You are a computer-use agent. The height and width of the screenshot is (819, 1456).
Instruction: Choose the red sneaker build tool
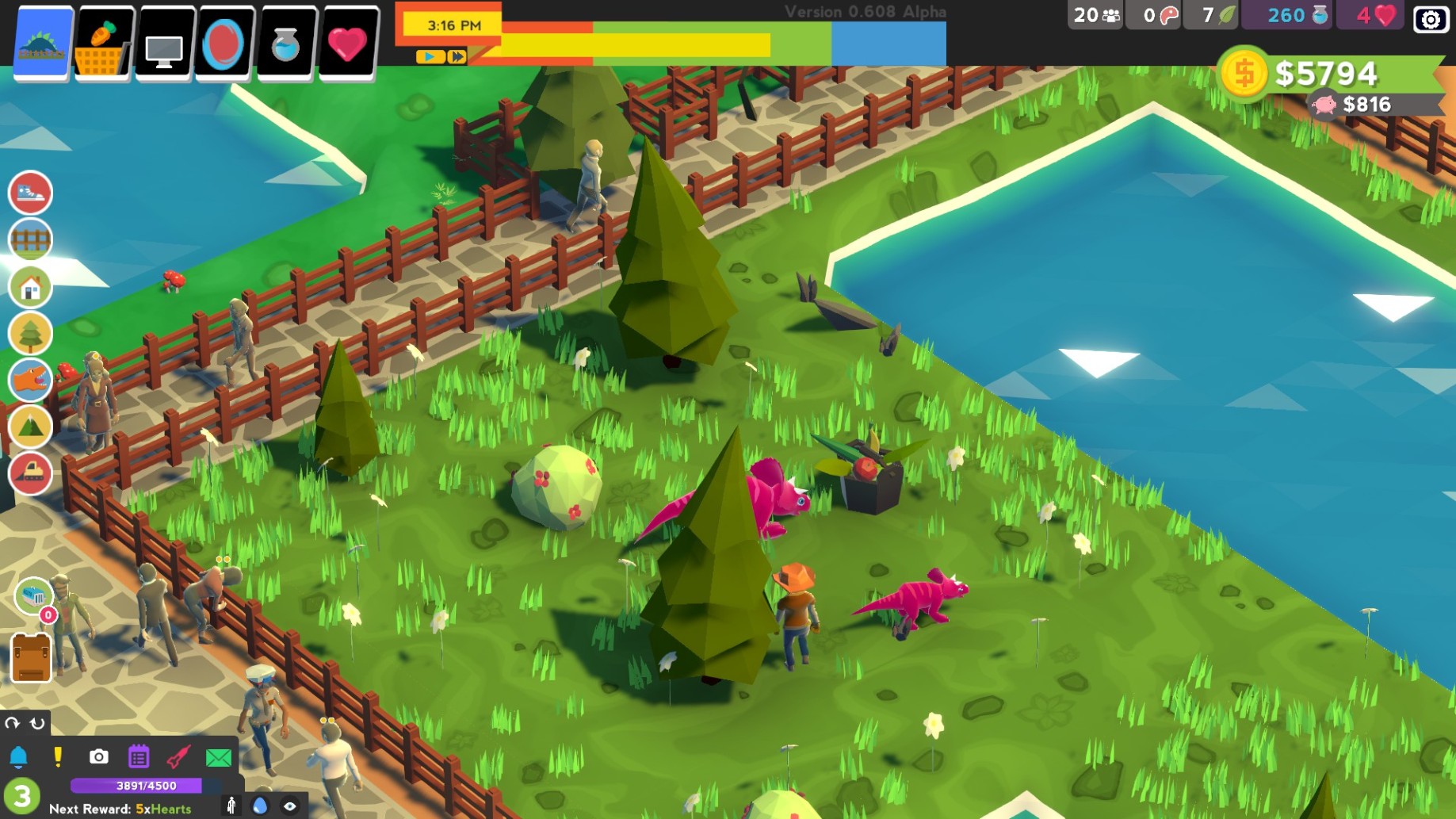tap(30, 193)
